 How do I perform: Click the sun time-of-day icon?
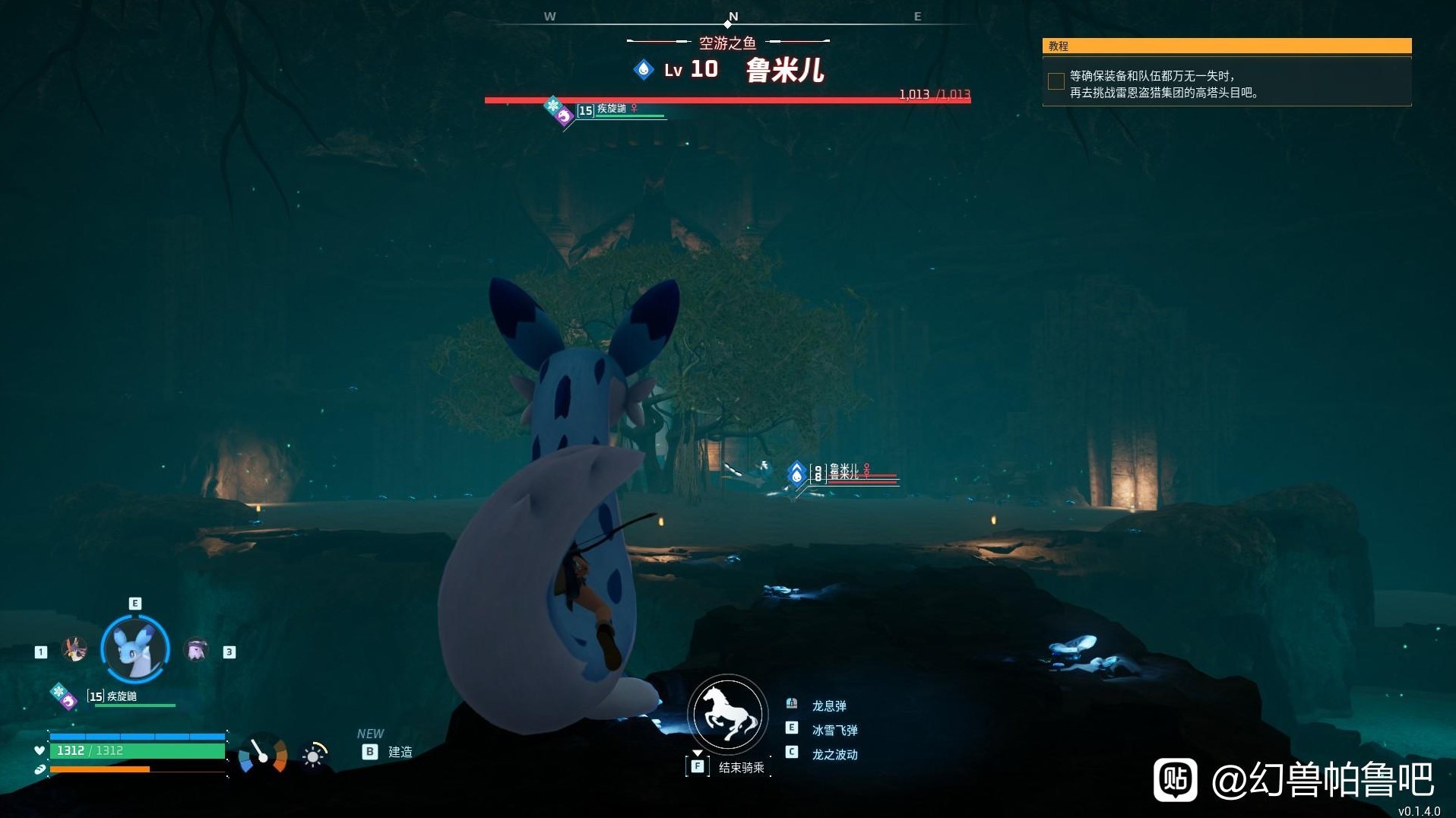tap(313, 756)
